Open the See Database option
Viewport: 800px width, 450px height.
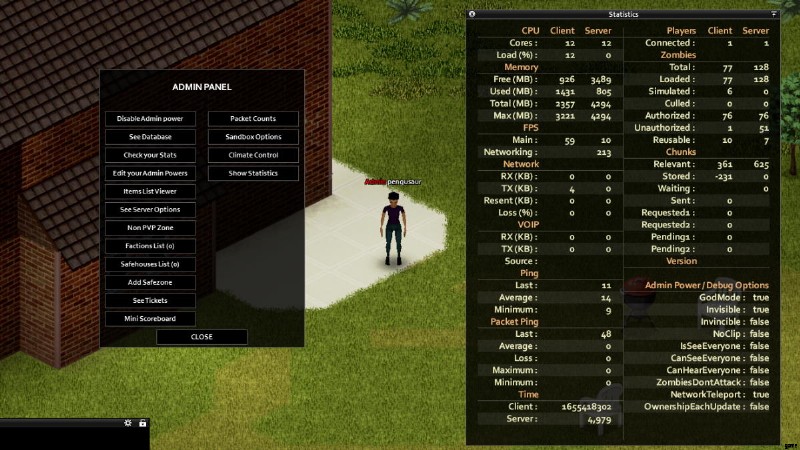tap(150, 137)
